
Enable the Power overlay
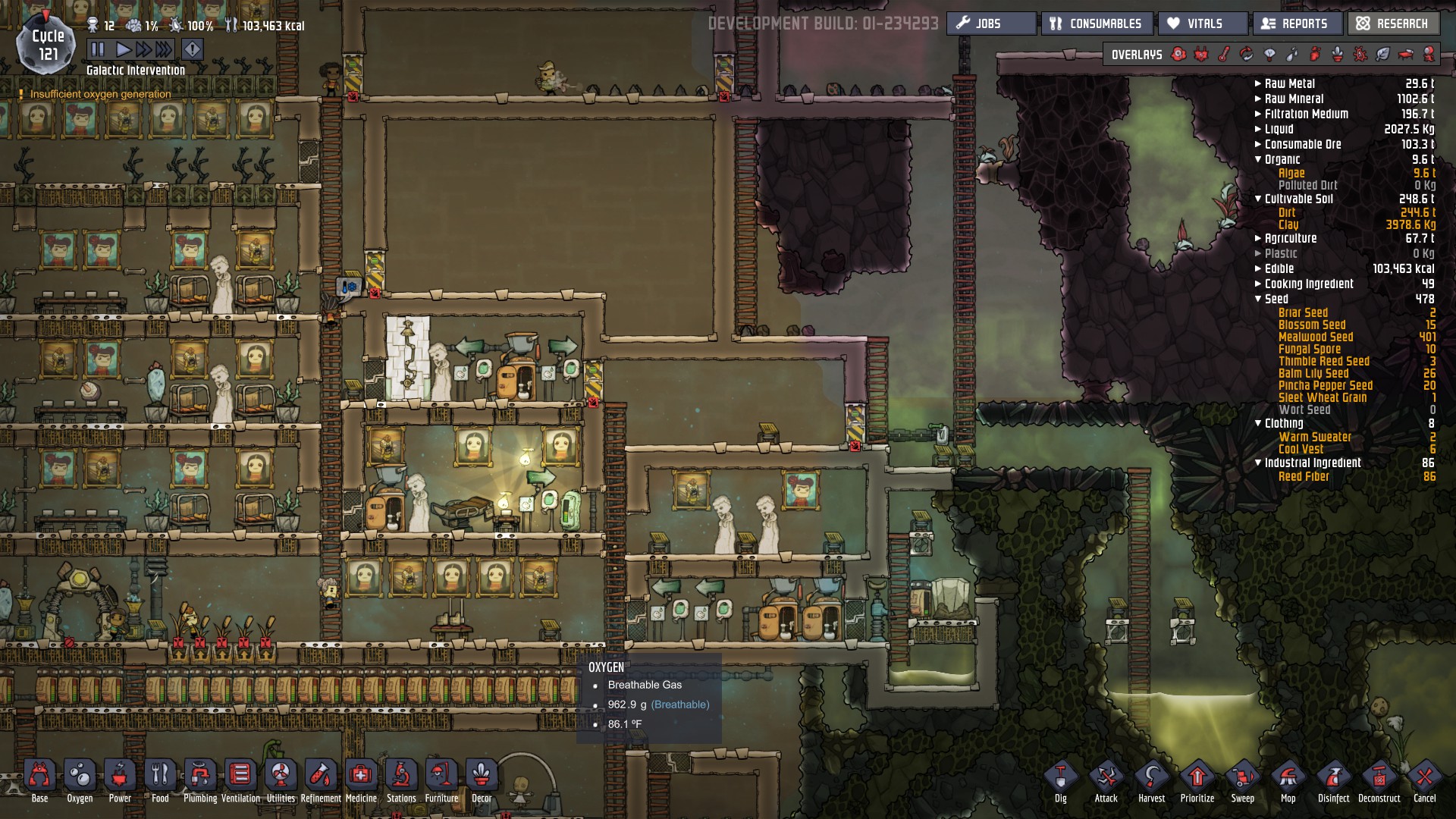[1200, 54]
